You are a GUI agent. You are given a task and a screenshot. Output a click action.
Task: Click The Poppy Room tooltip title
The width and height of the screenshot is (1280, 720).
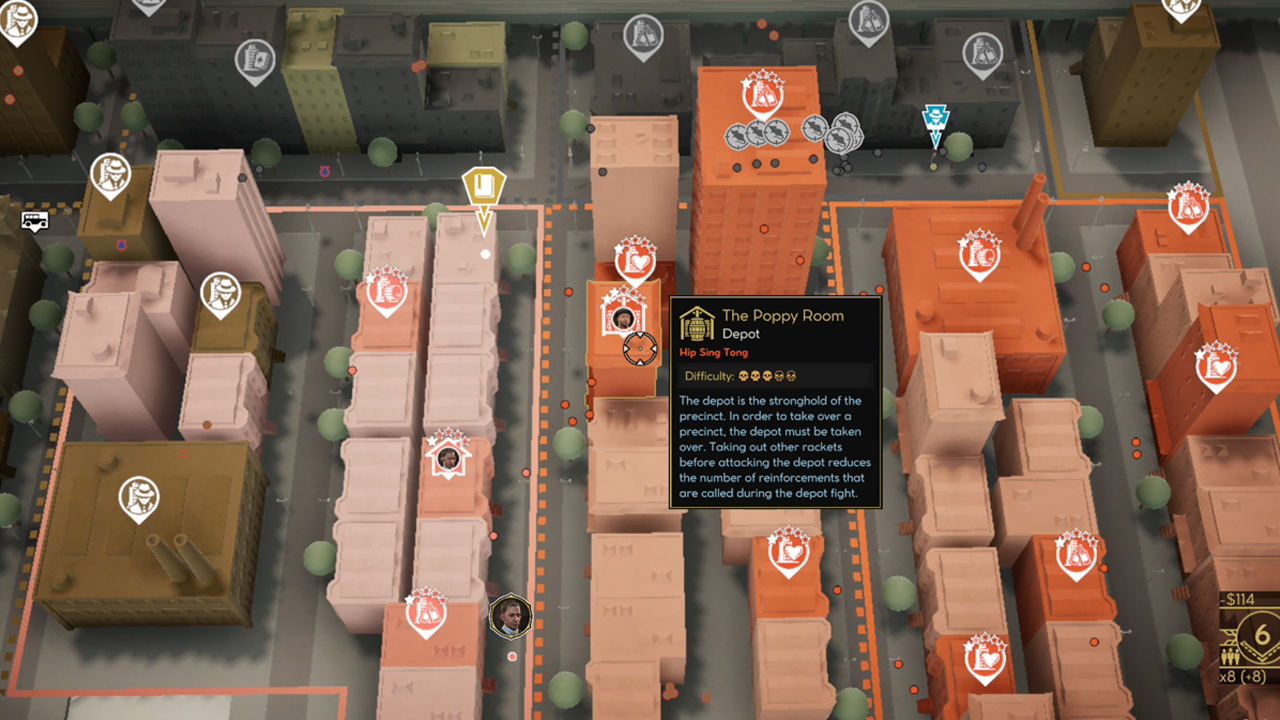pyautogui.click(x=786, y=315)
